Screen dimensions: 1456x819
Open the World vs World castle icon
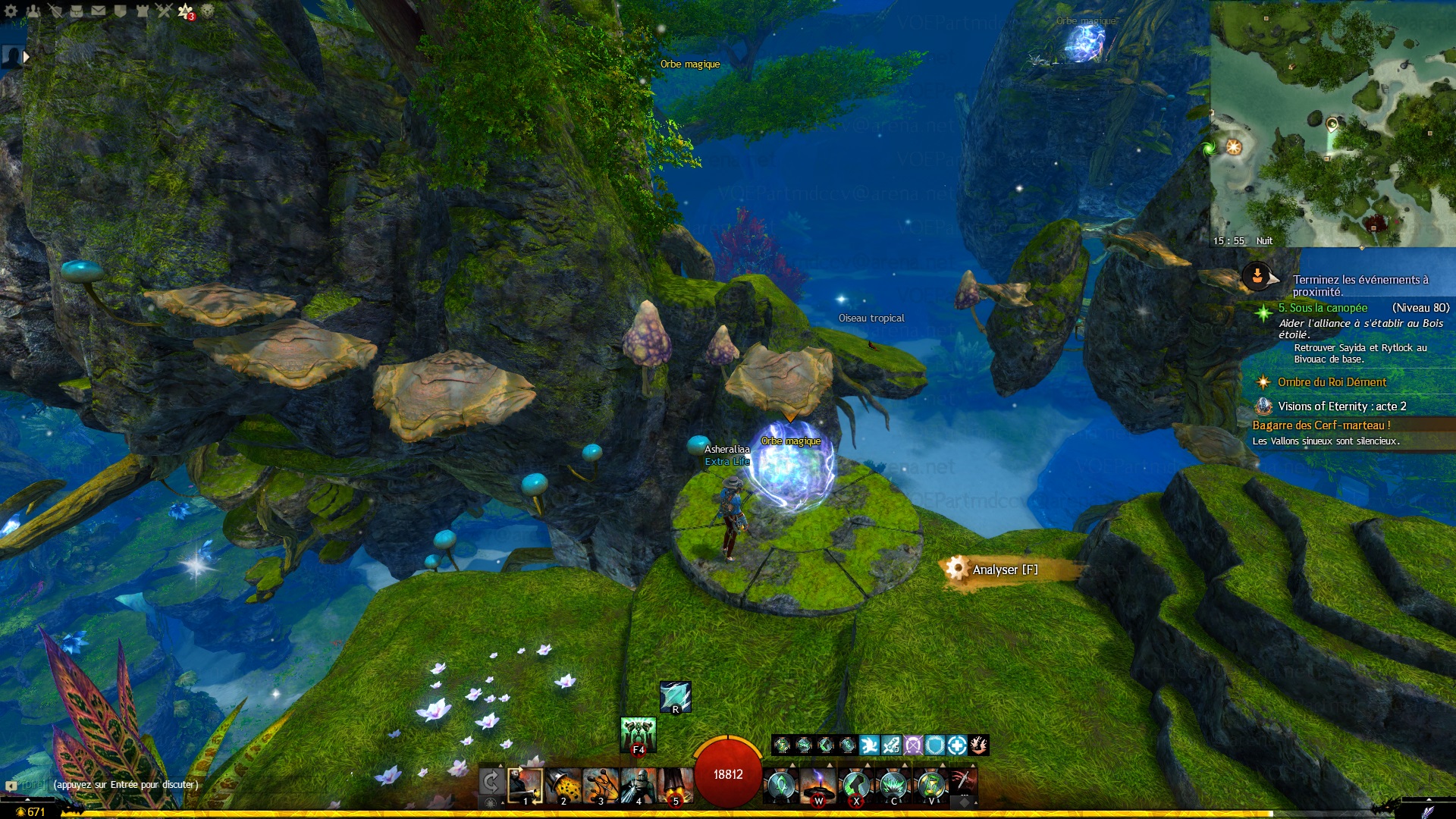[142, 11]
